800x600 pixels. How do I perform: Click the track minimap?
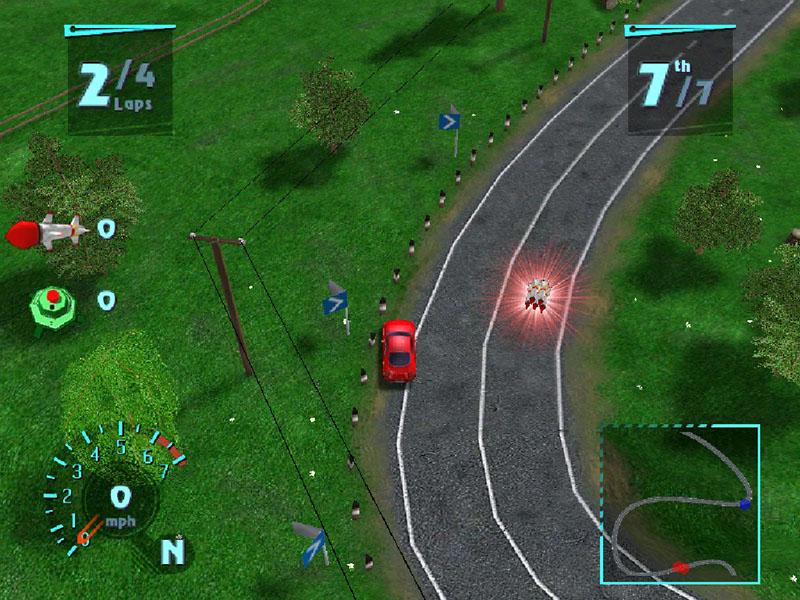679,504
